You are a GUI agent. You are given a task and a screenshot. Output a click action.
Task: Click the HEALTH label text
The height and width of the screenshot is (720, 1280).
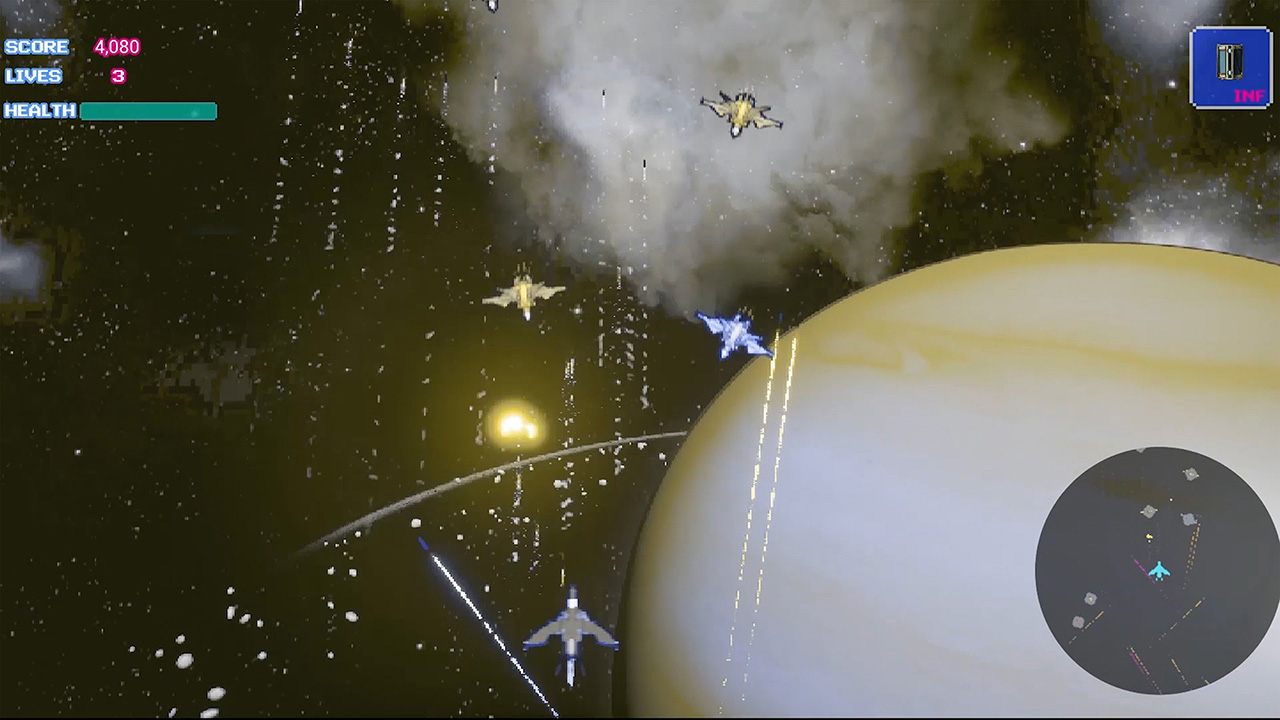click(39, 111)
